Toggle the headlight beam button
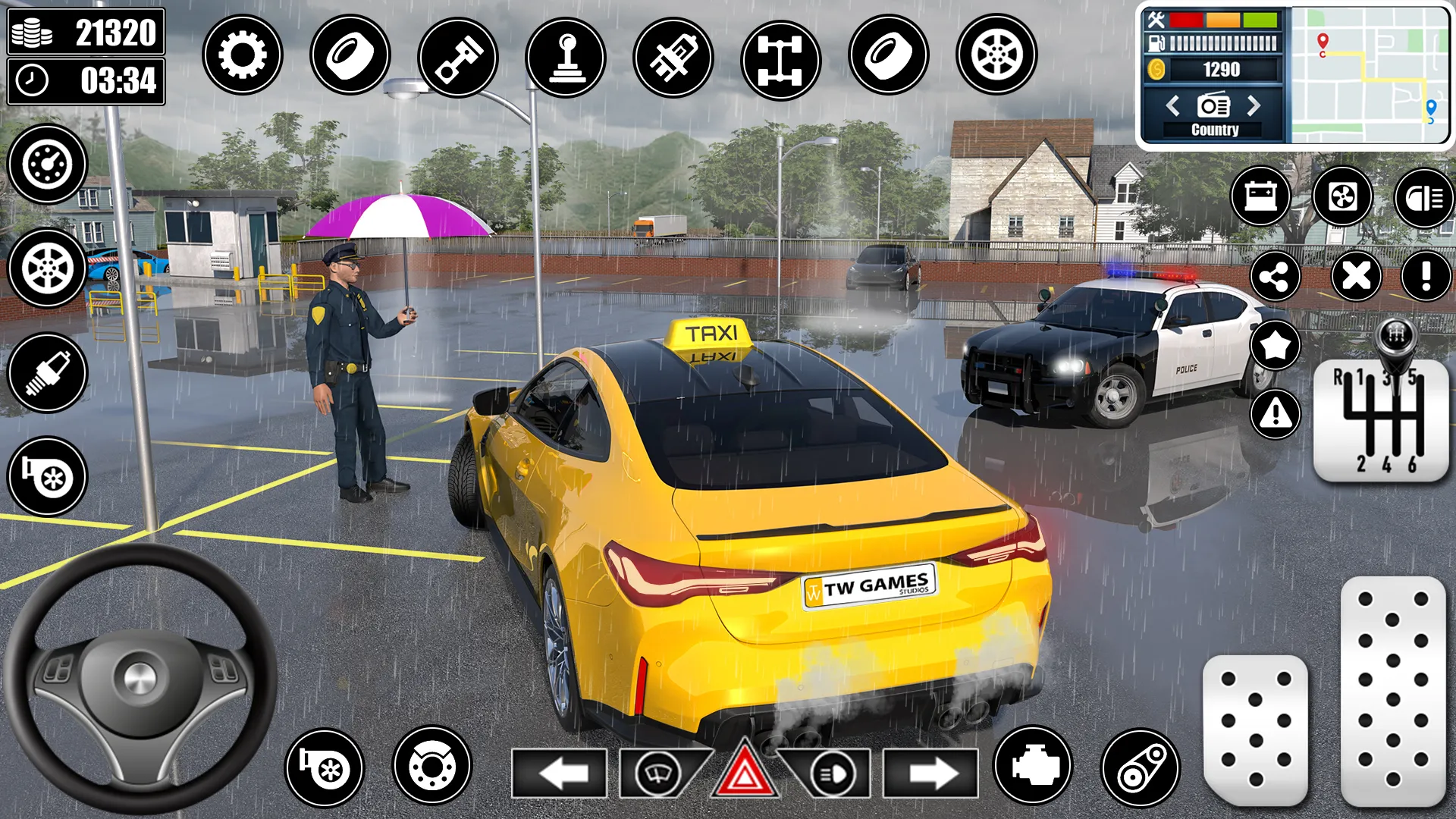The height and width of the screenshot is (819, 1456). [x=1424, y=198]
